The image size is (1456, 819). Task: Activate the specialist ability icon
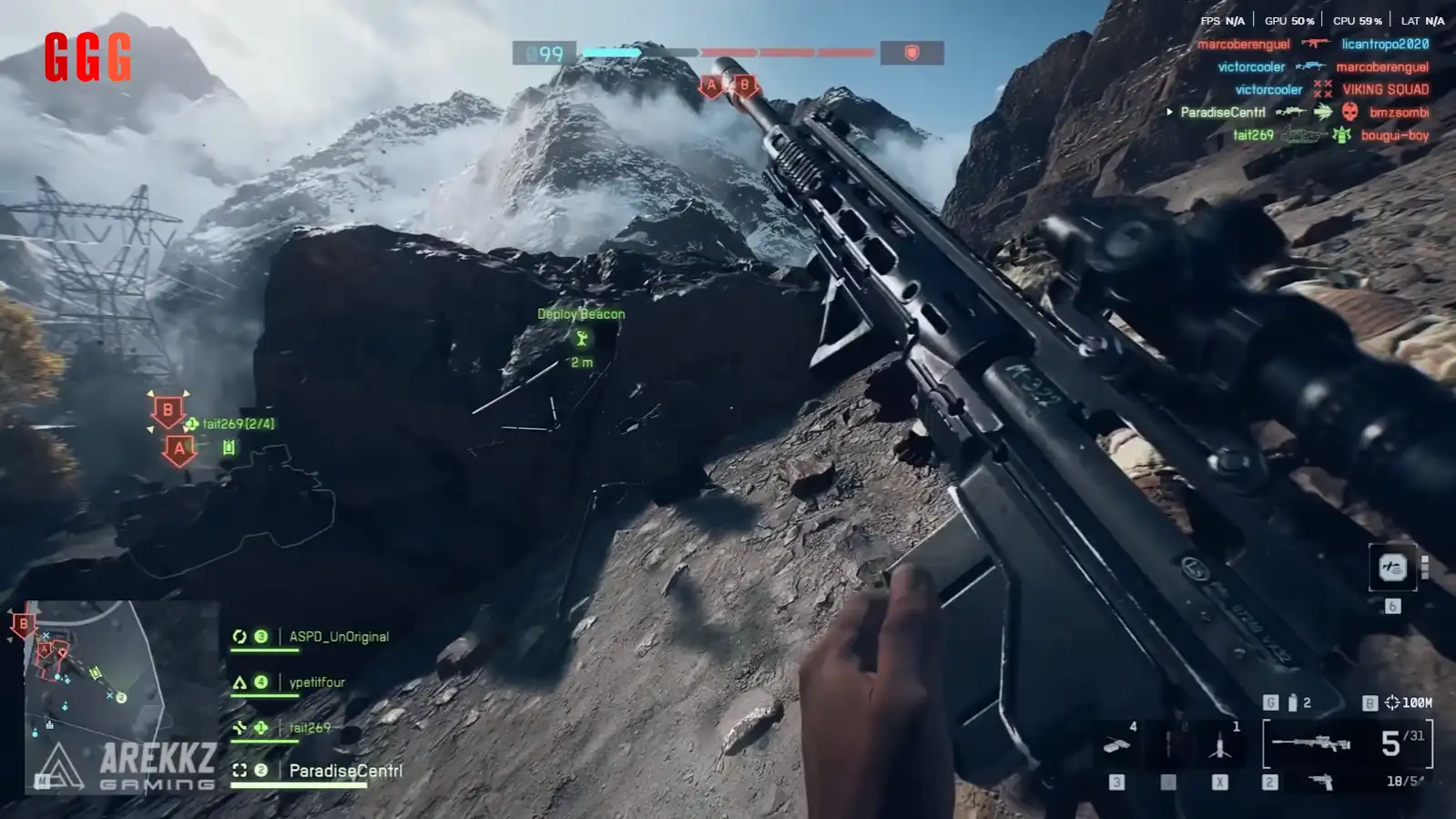tap(1392, 568)
